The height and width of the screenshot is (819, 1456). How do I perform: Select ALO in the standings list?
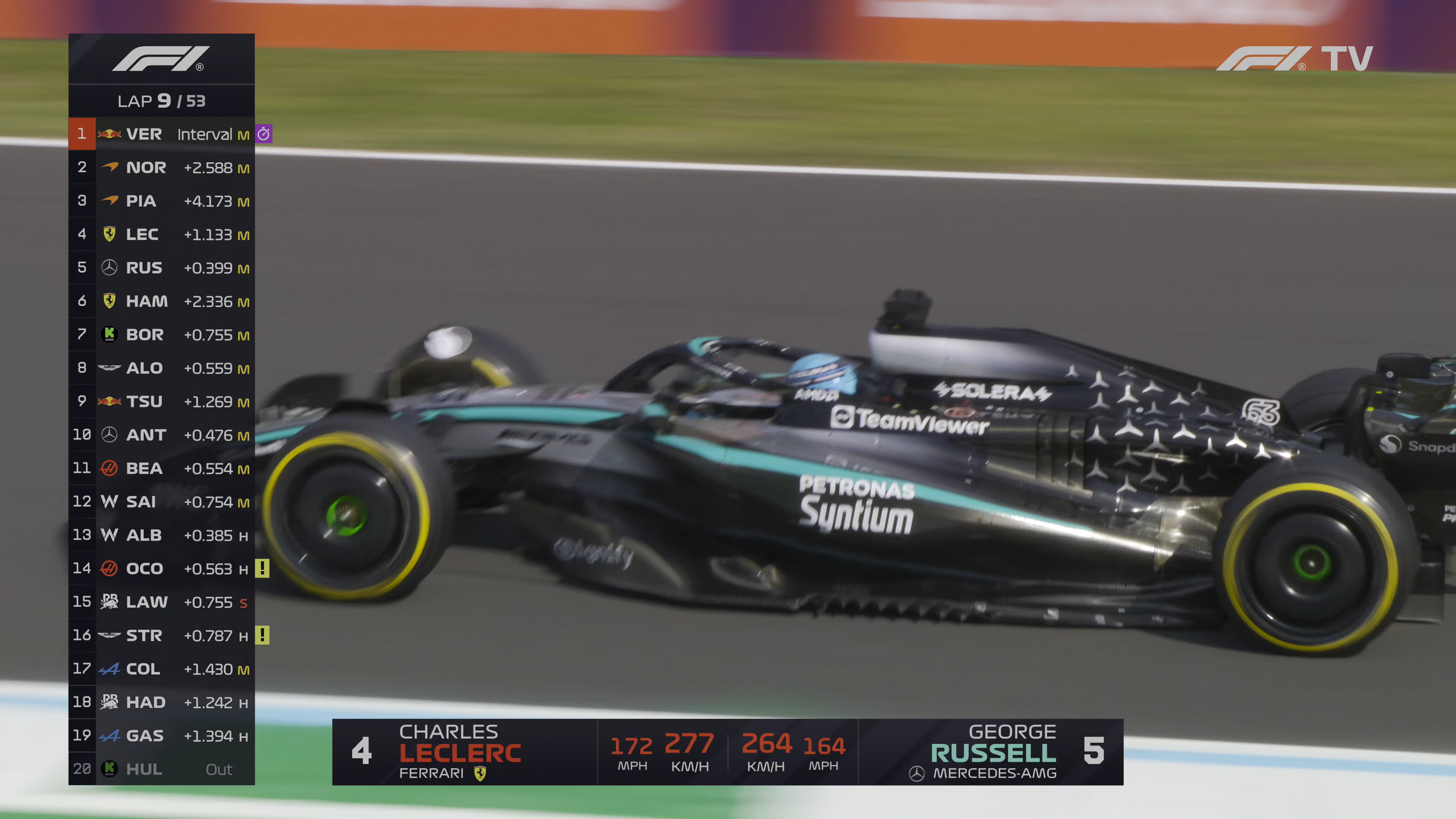(161, 368)
